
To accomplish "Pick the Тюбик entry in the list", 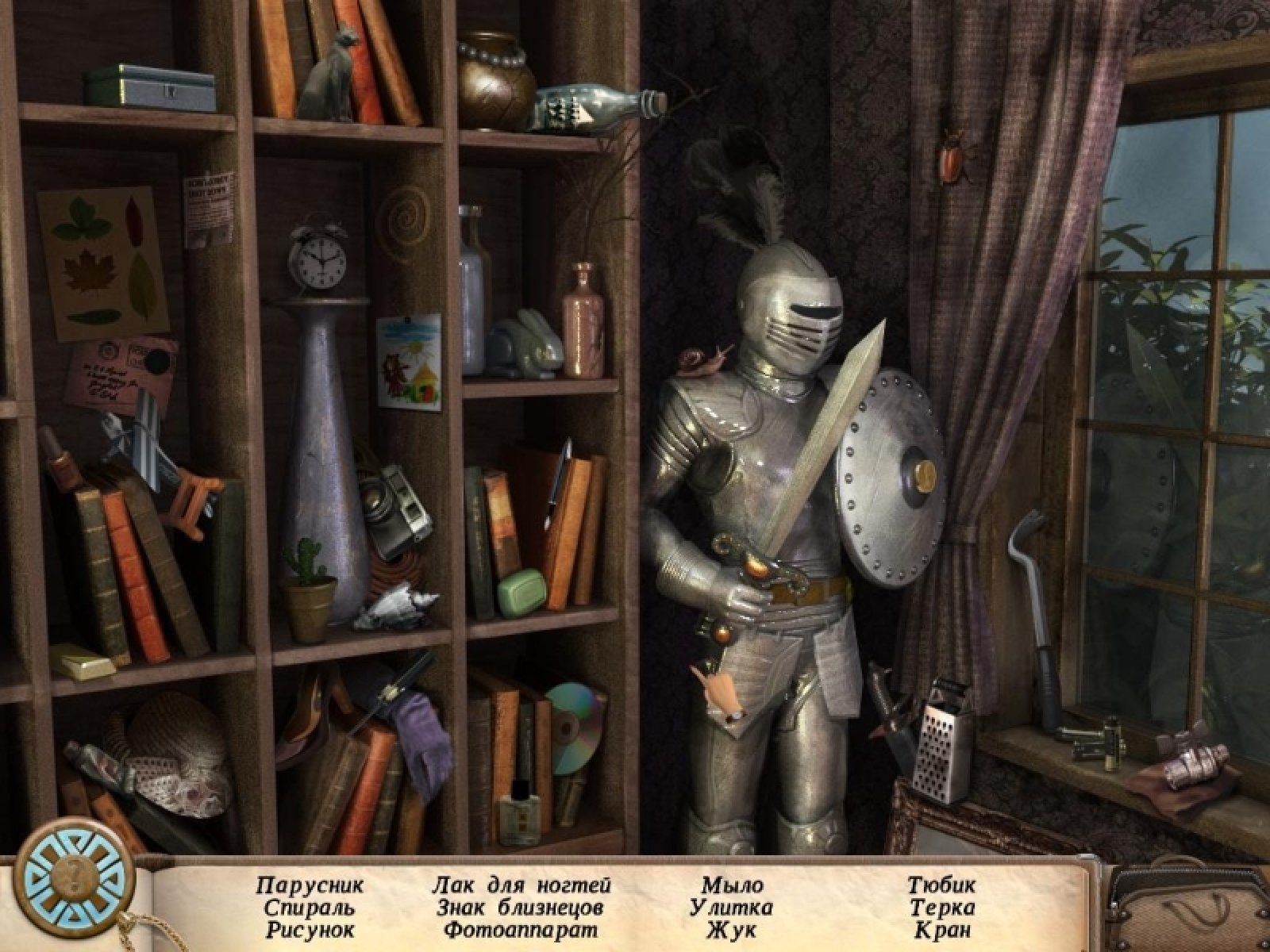I will click(x=941, y=885).
